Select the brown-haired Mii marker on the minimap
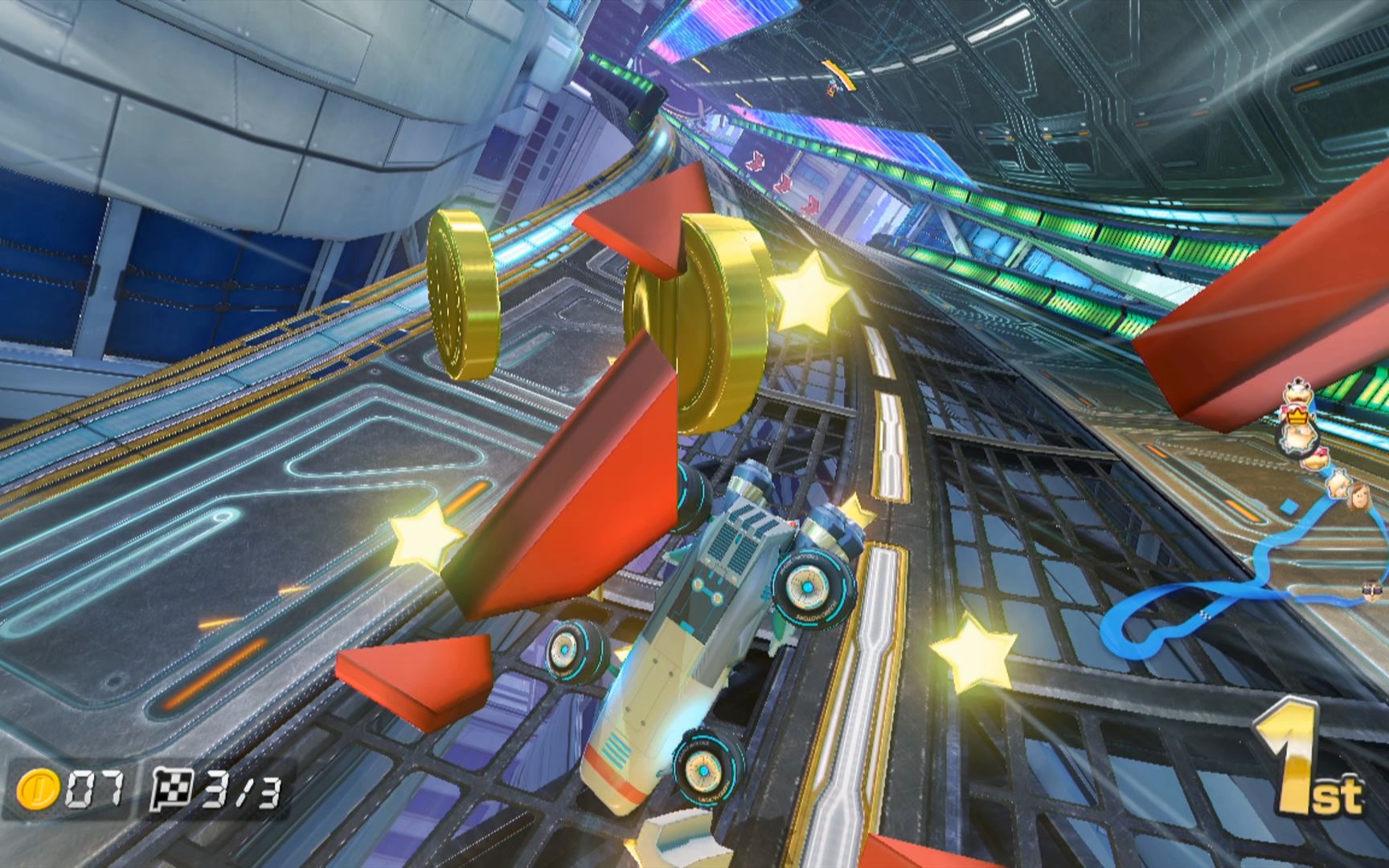1389x868 pixels. click(1358, 495)
